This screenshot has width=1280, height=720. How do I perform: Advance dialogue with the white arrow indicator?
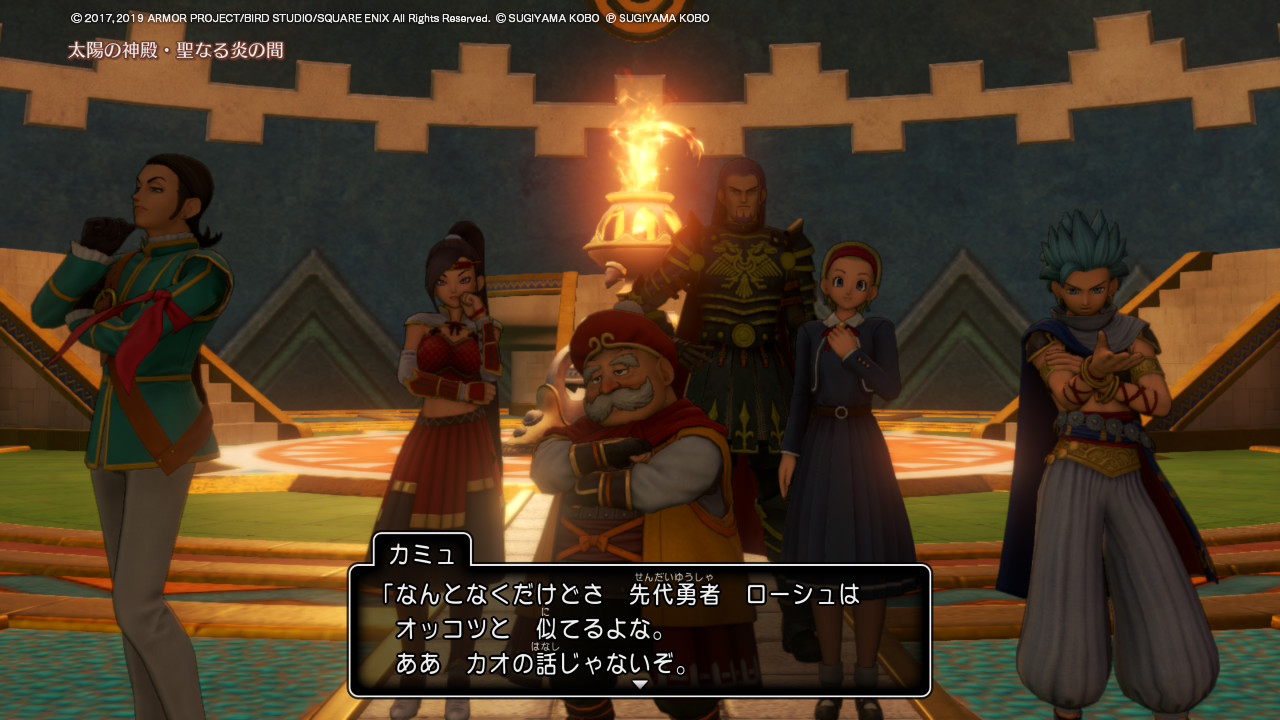[x=640, y=684]
